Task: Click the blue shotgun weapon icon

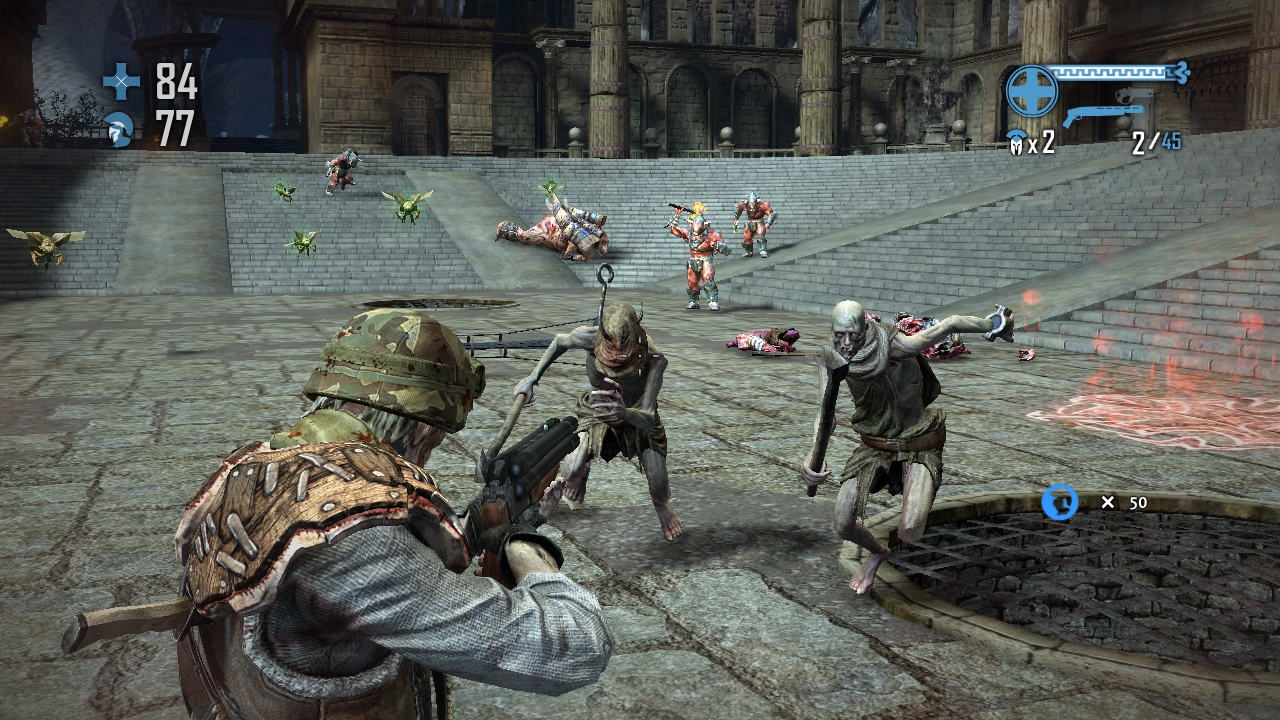Action: click(1101, 116)
